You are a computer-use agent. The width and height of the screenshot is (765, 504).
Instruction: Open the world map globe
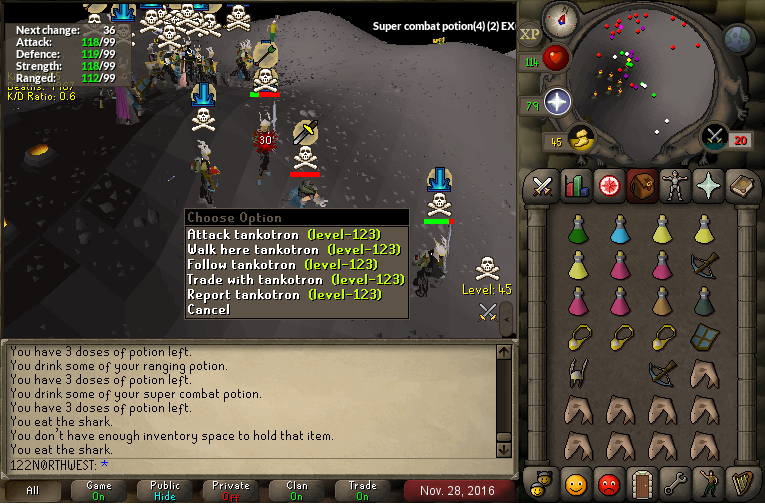(737, 39)
